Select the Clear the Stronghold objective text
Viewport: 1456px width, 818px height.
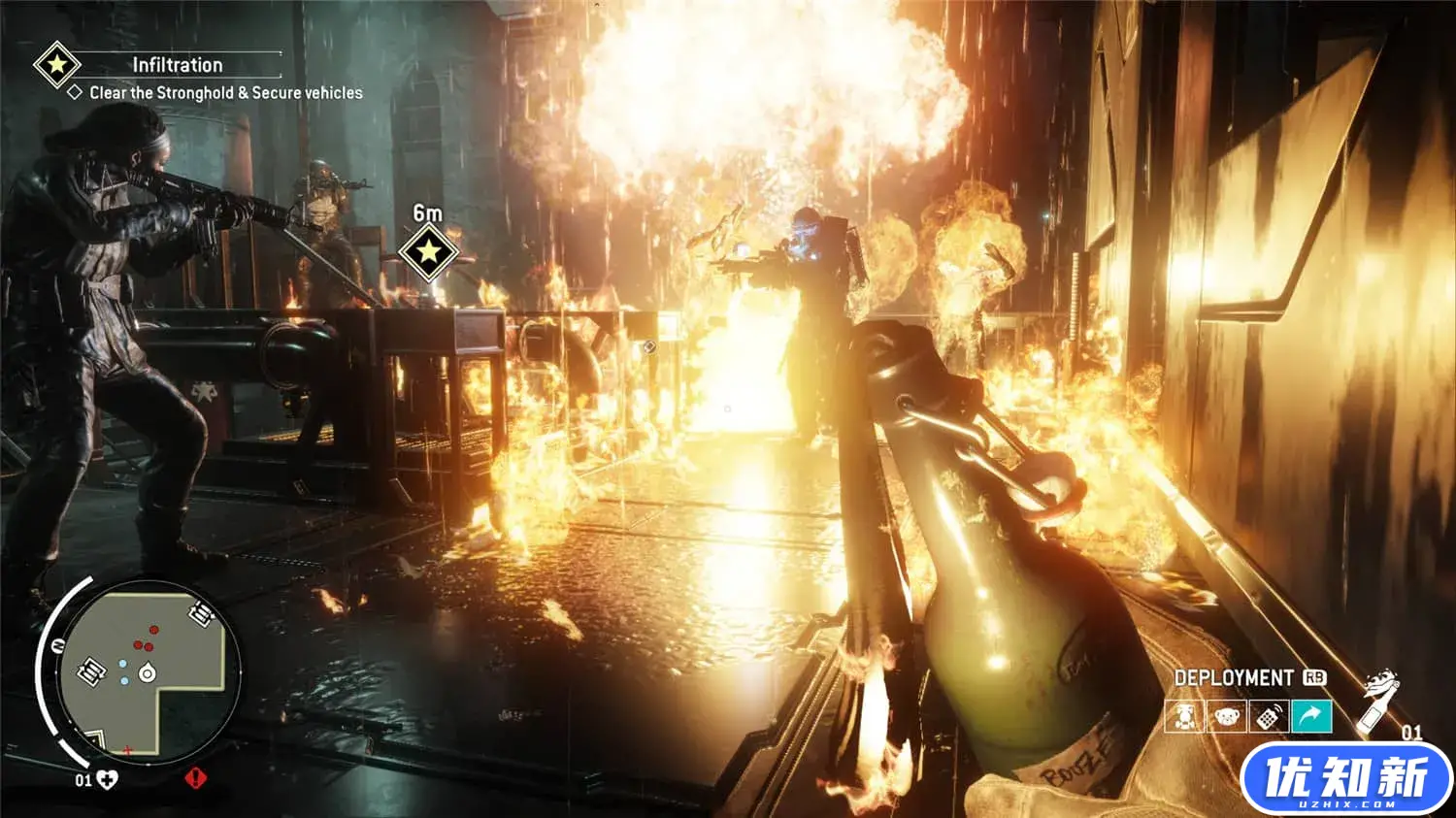coord(225,93)
